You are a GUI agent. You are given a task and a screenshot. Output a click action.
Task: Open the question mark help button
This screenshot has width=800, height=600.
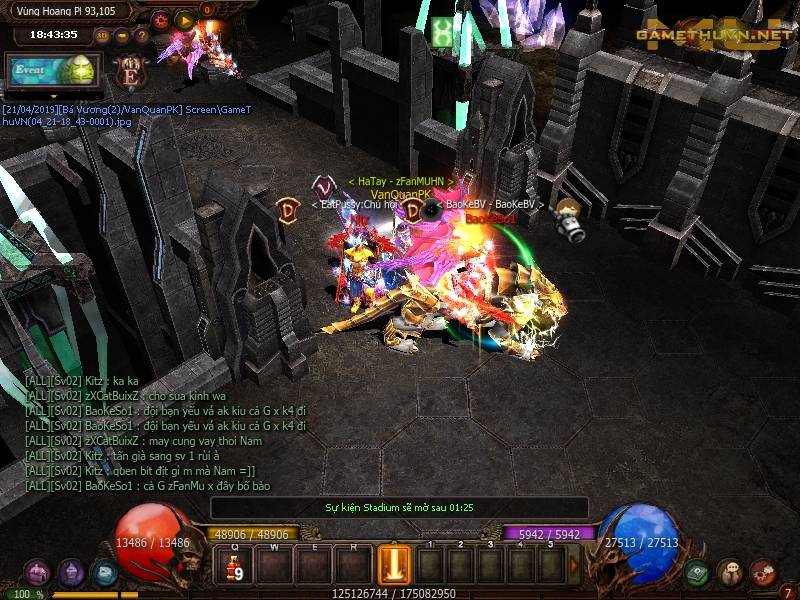pyautogui.click(x=143, y=35)
